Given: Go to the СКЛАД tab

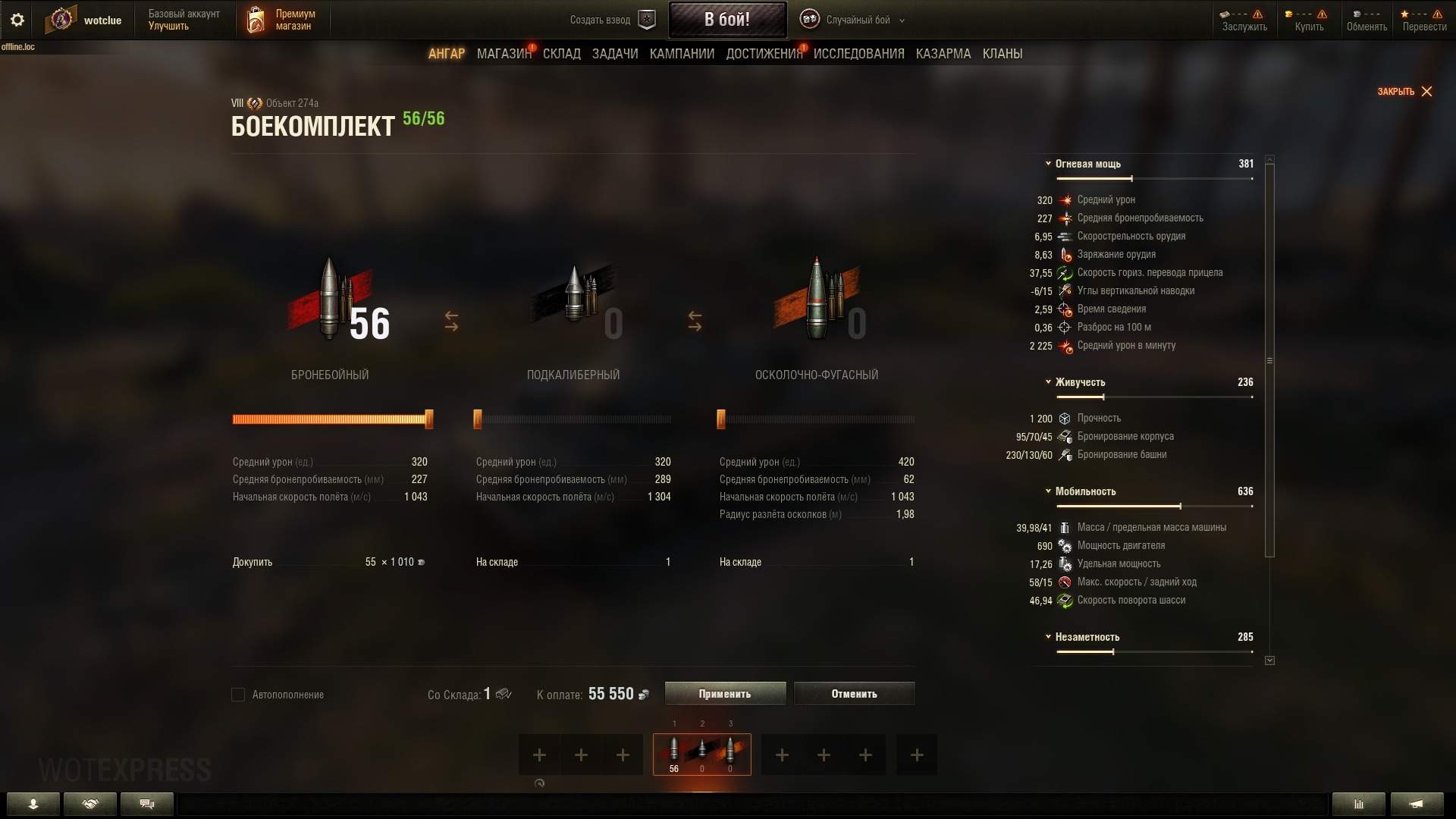Looking at the screenshot, I should [x=561, y=54].
